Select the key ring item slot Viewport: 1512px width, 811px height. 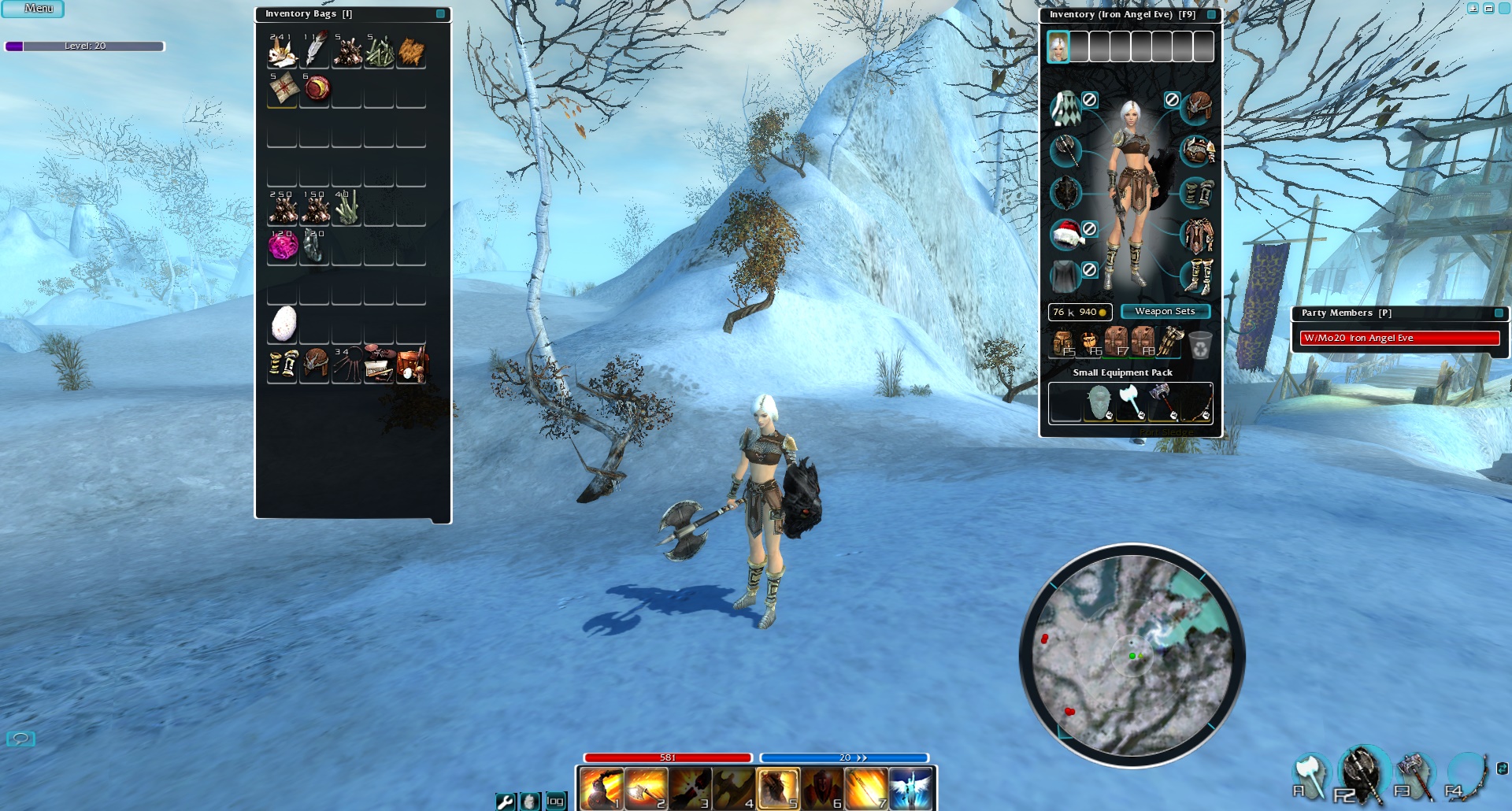point(346,365)
